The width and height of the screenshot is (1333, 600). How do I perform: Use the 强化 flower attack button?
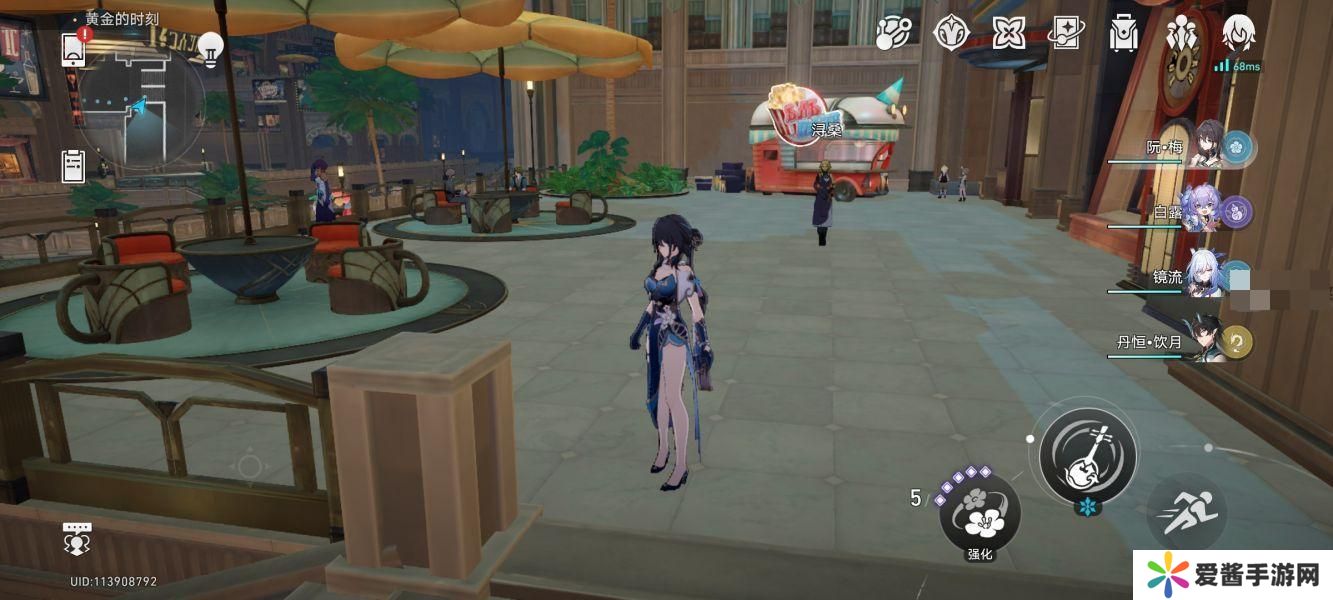pos(979,514)
